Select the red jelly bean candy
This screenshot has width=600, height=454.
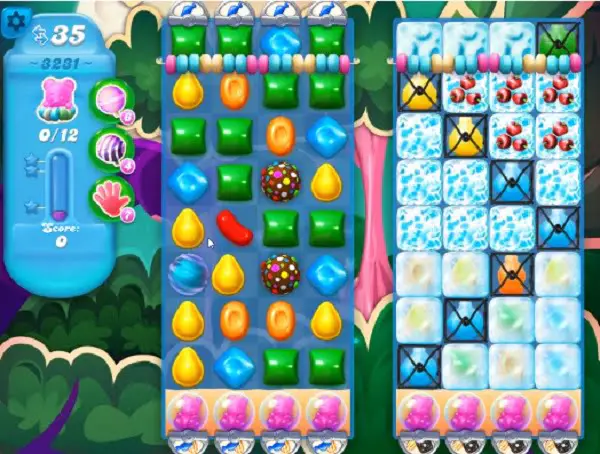(233, 227)
